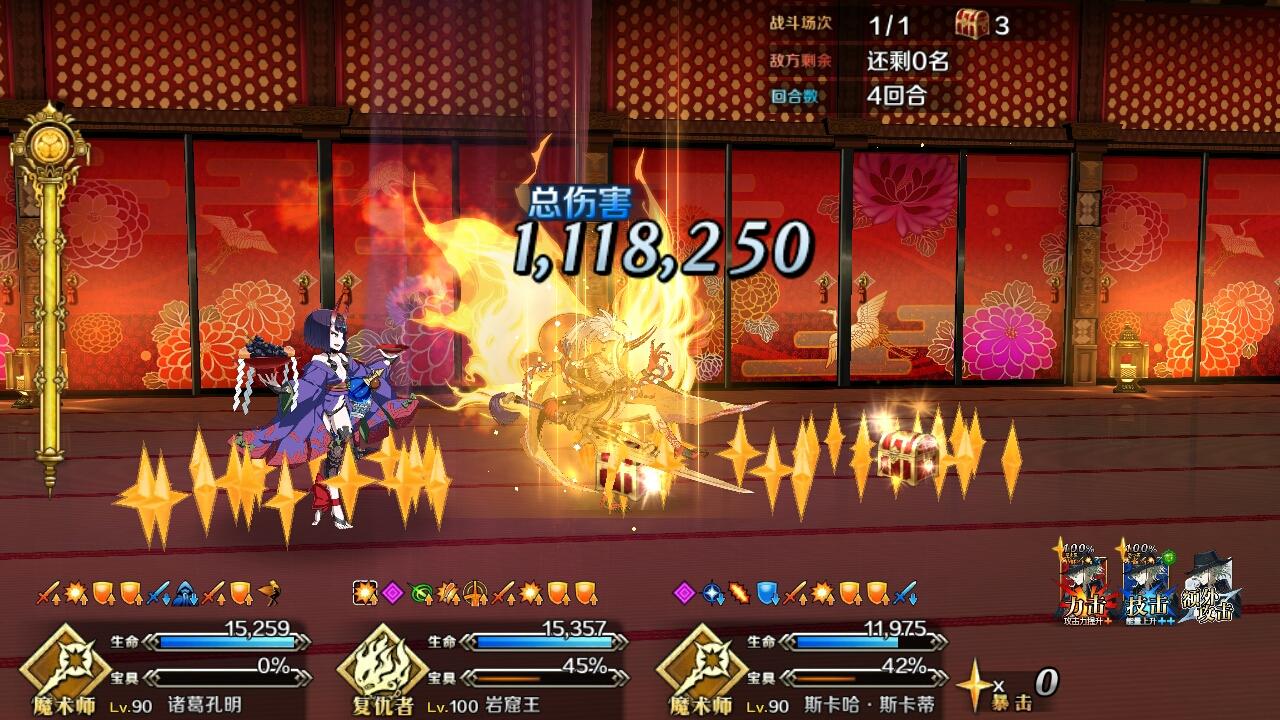Toggle the purple invincibility buff on 岩窟王
The width and height of the screenshot is (1280, 720).
[x=392, y=590]
